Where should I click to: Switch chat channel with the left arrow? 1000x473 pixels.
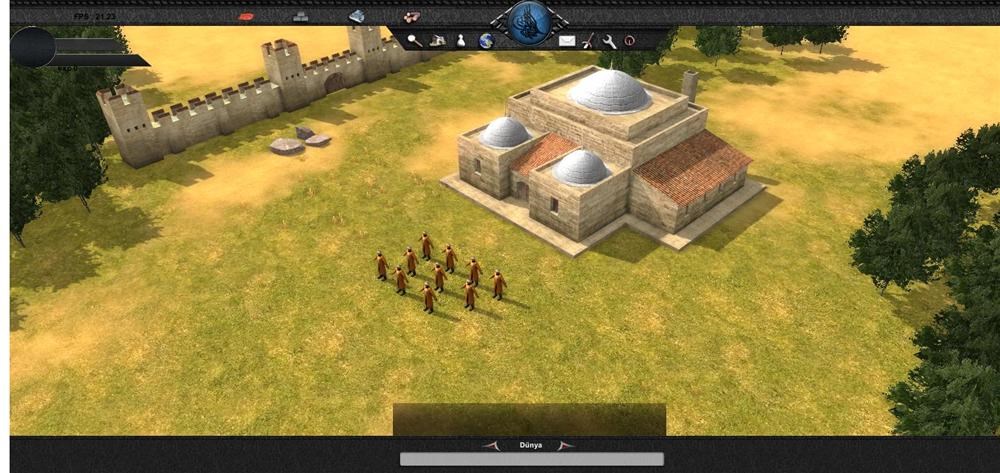[491, 445]
